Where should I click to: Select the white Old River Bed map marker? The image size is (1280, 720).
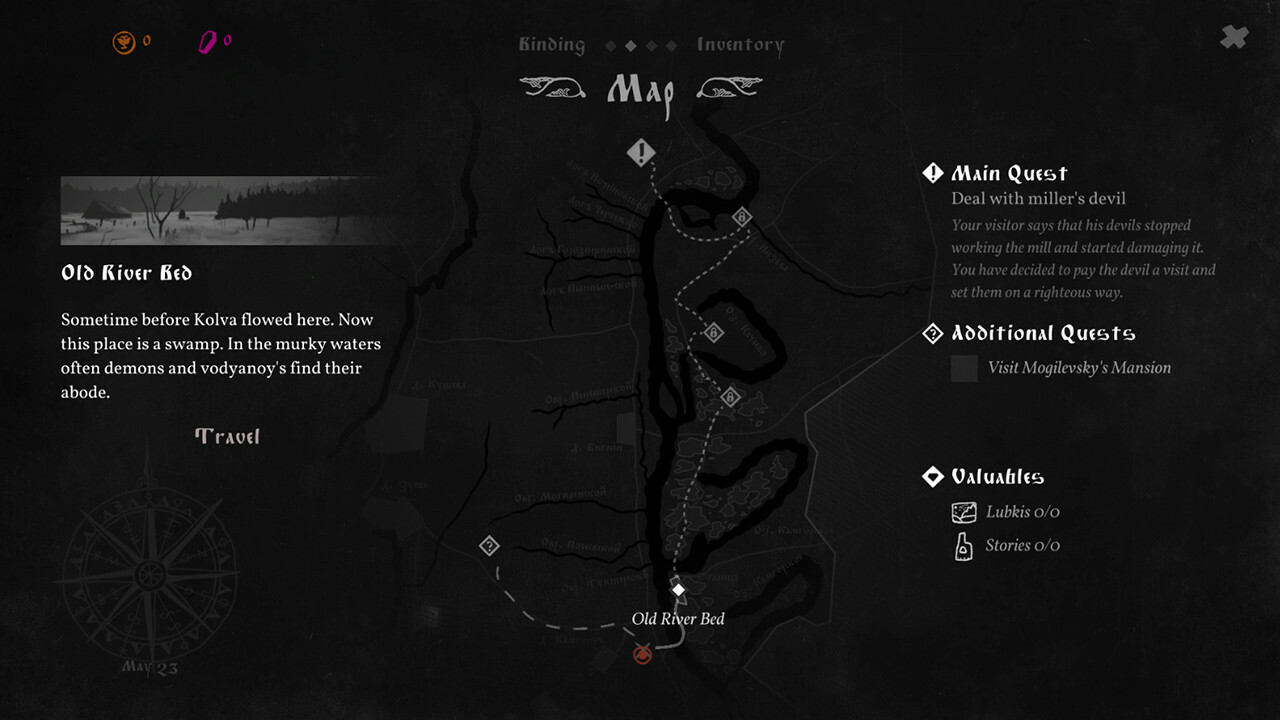pos(679,589)
